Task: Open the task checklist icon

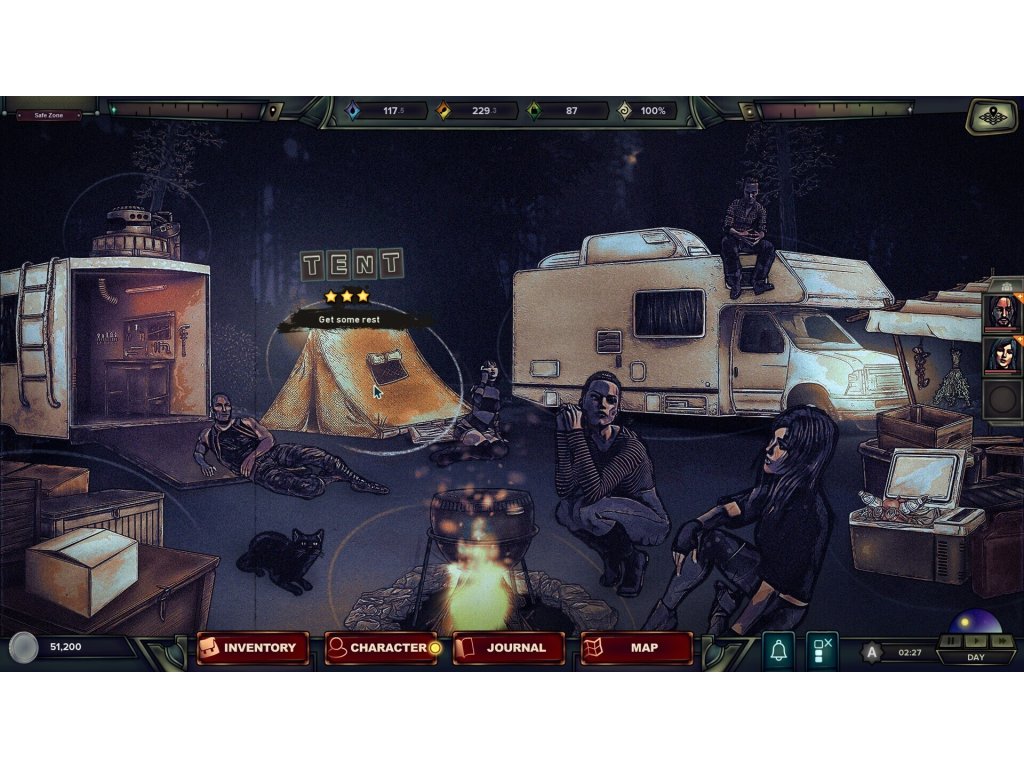Action: tap(821, 650)
